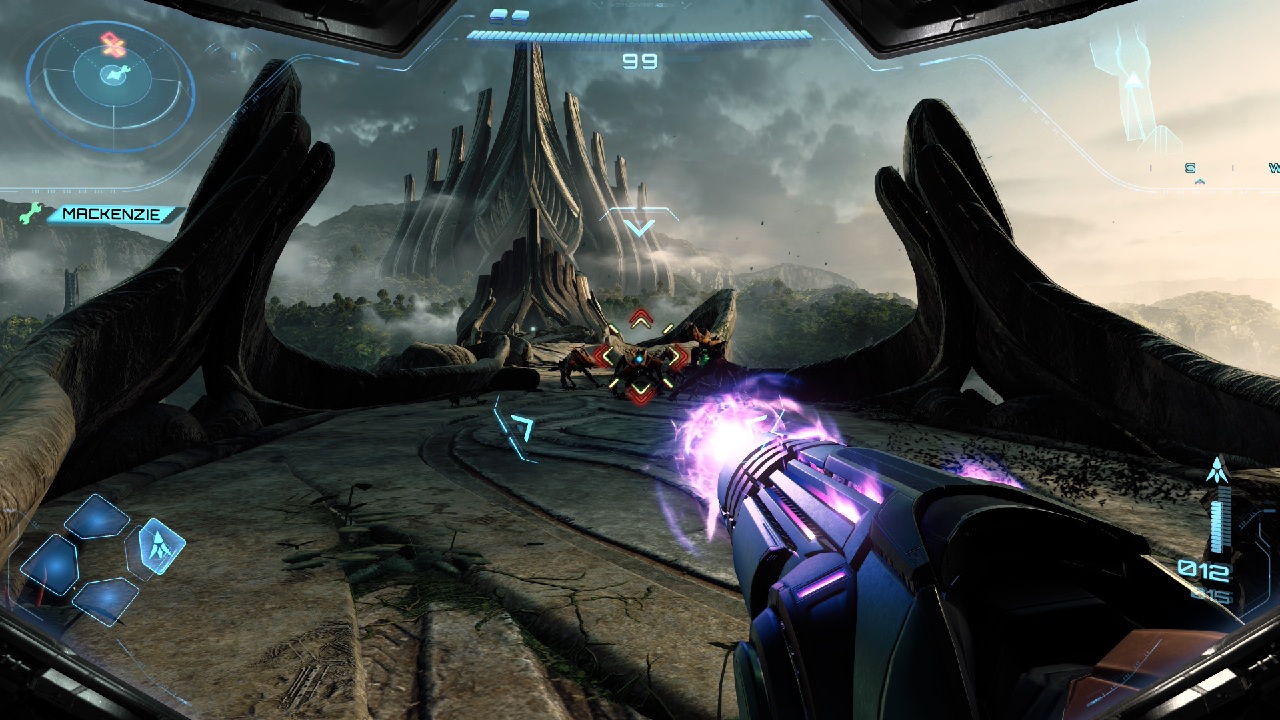Select the red lock-on reticle
Viewport: 1280px width, 720px height.
click(640, 356)
